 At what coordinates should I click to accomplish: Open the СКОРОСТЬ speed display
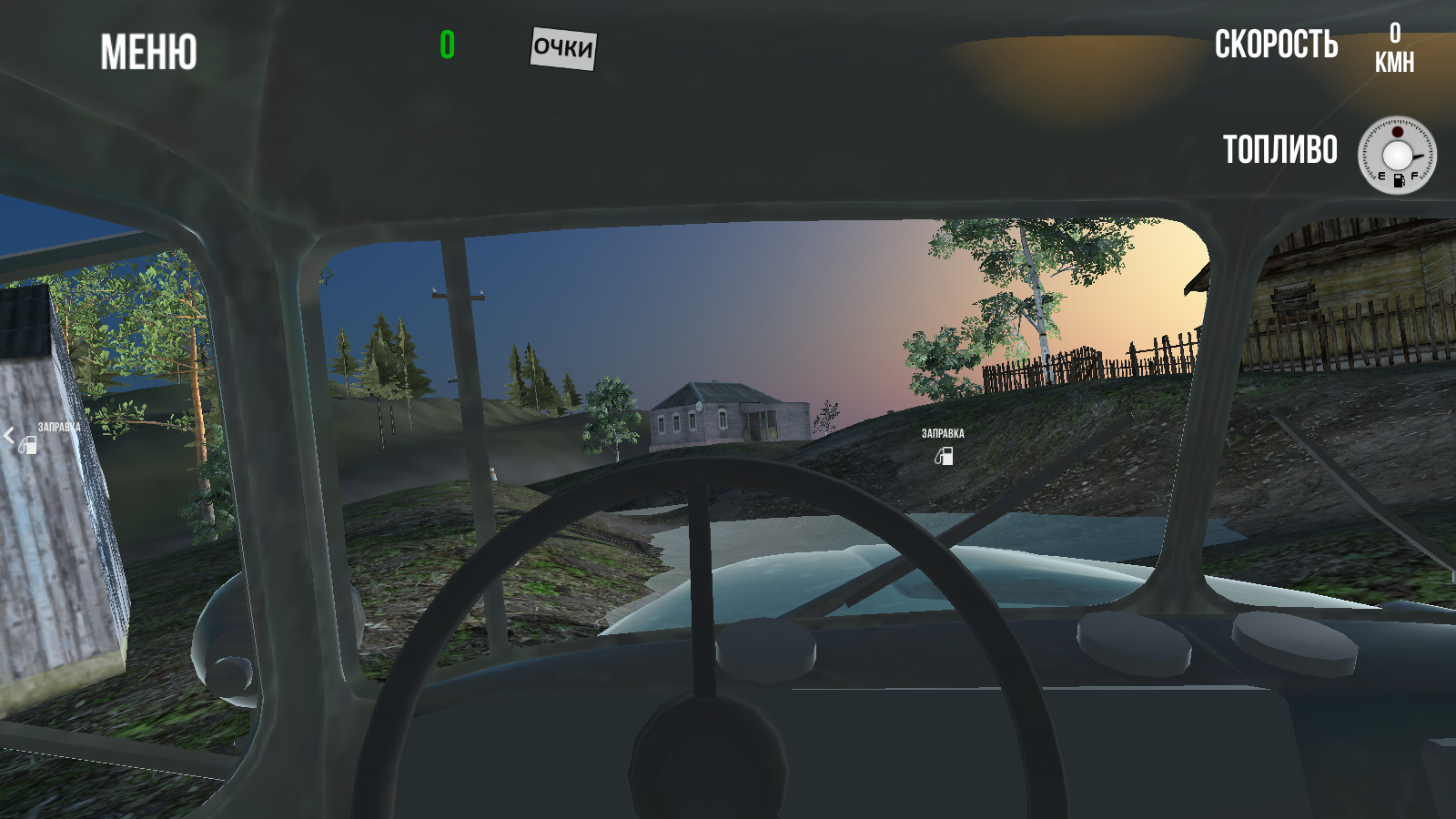click(x=1276, y=45)
